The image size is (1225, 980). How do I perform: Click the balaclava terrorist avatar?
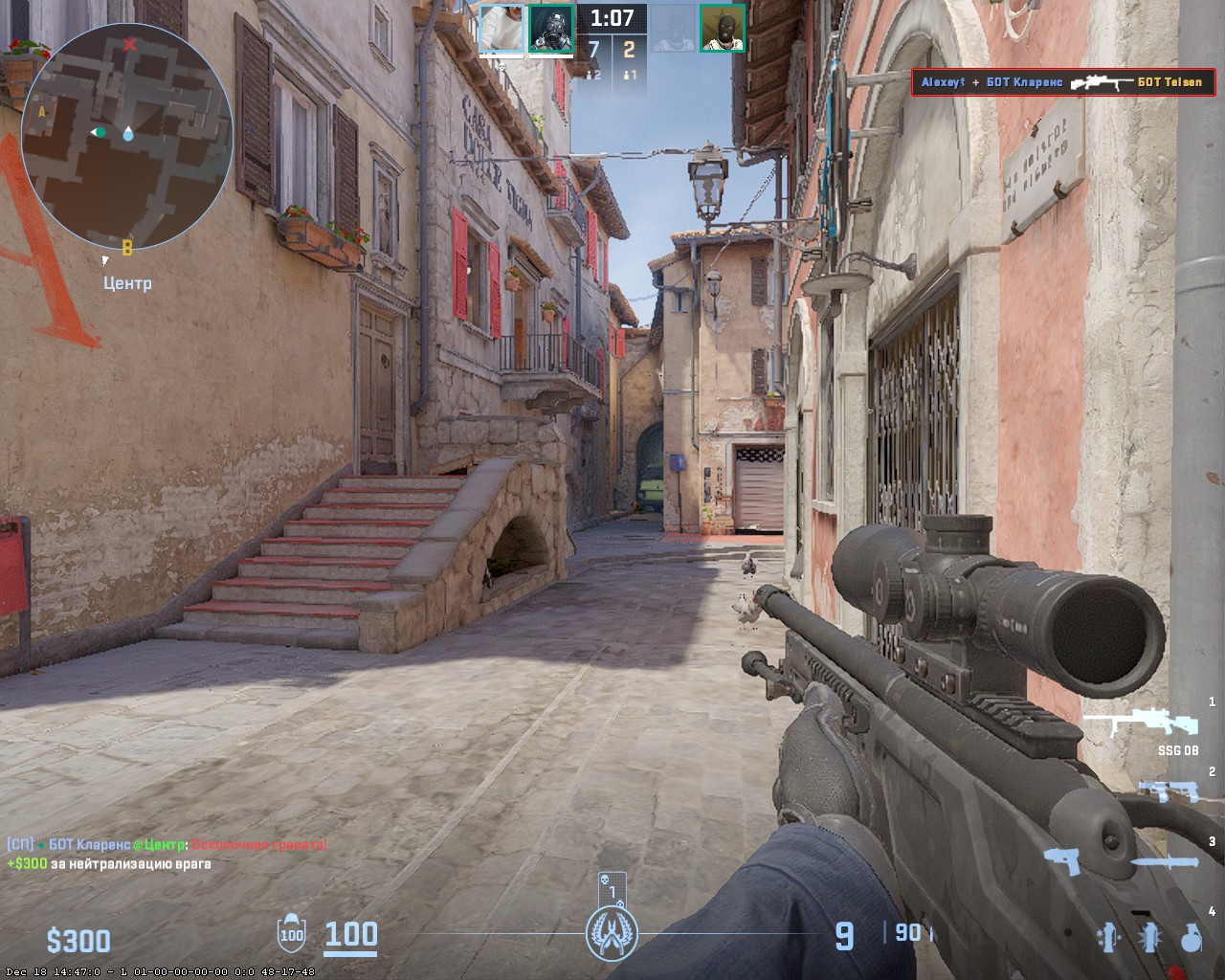pyautogui.click(x=723, y=29)
